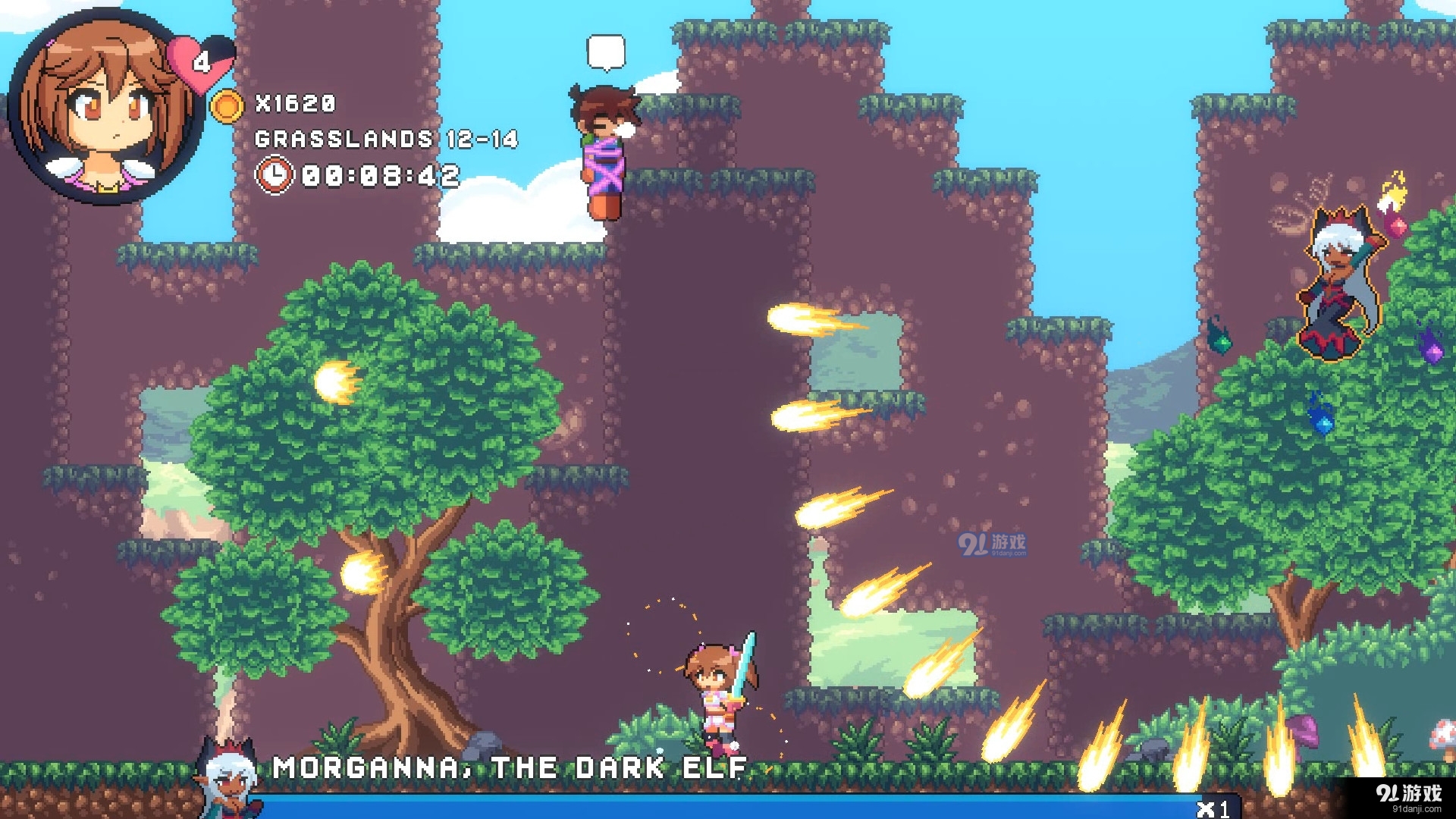This screenshot has height=819, width=1456.
Task: Select the Morganna boss portrait icon
Action: point(227,779)
